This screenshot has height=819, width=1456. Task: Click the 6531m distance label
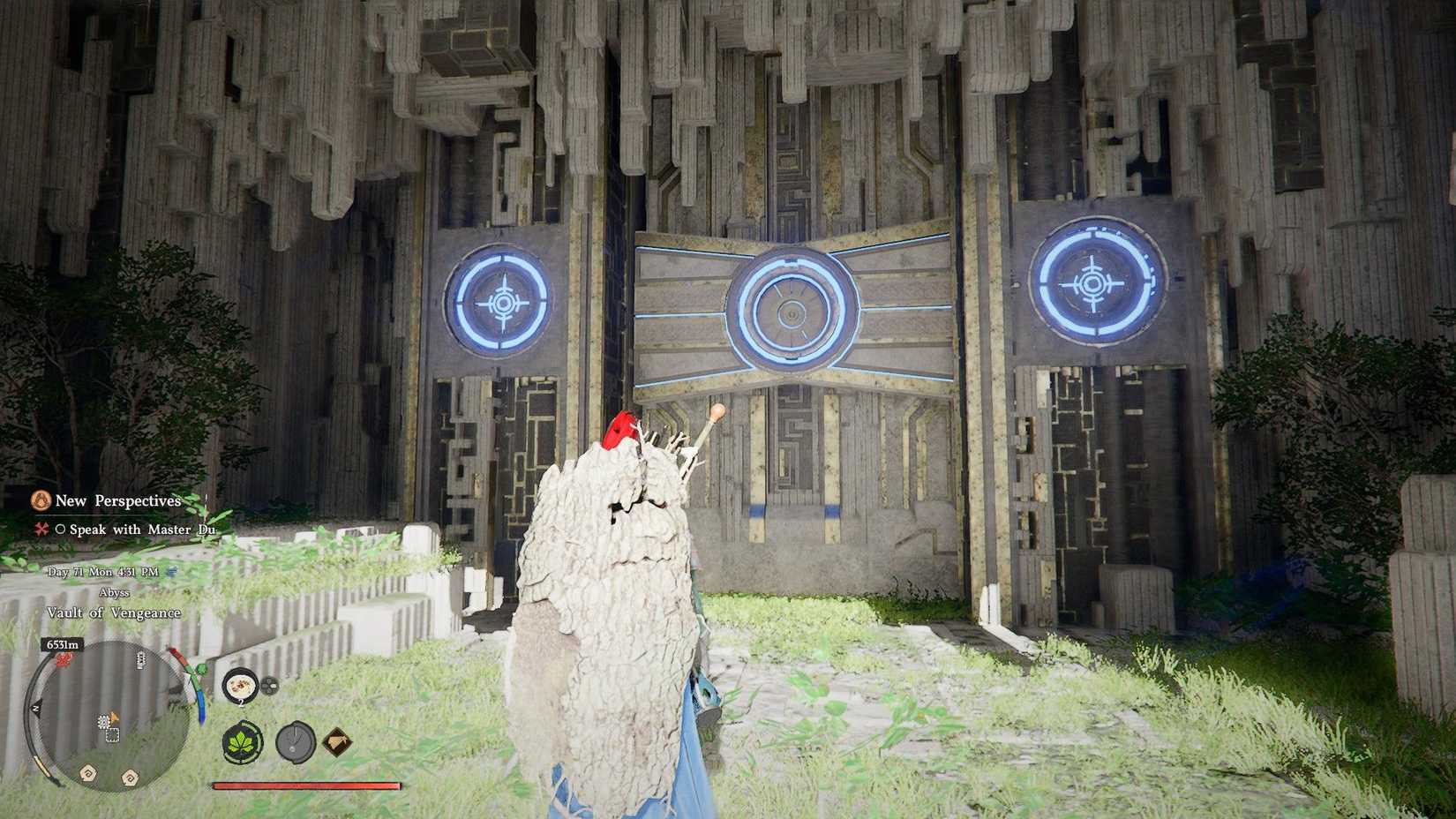coord(62,643)
